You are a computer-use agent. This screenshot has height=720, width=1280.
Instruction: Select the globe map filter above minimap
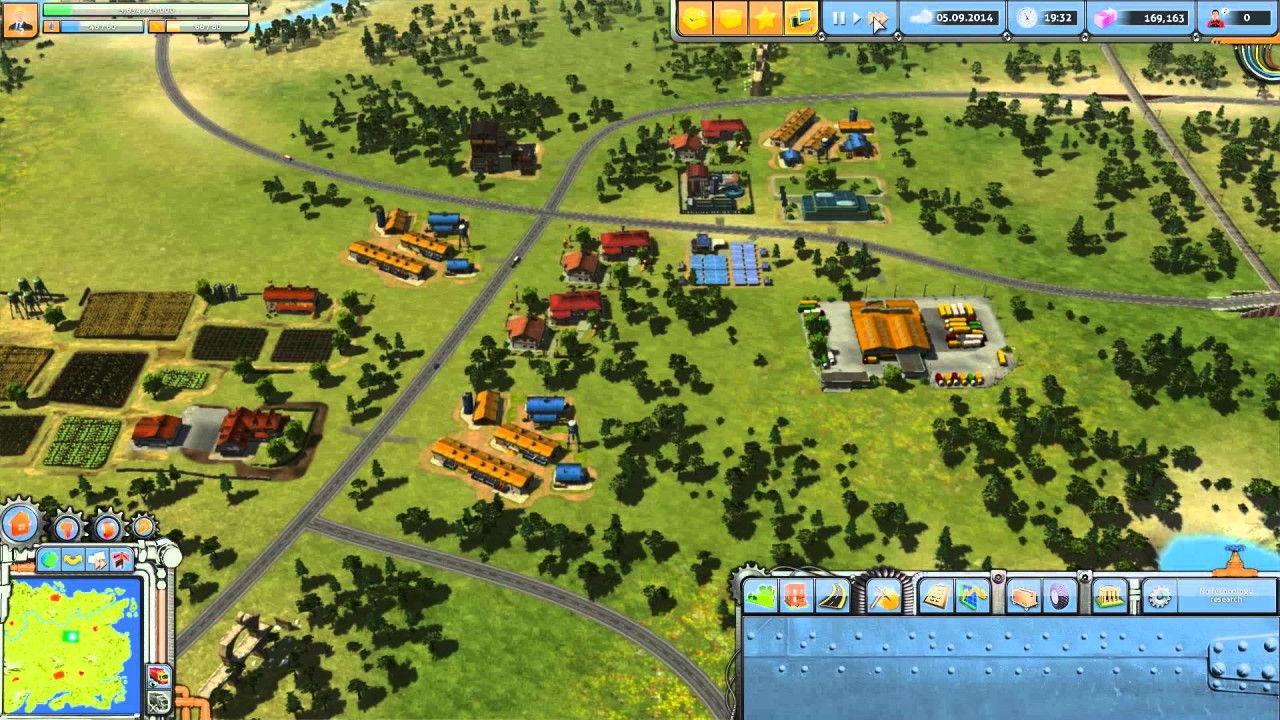click(49, 560)
